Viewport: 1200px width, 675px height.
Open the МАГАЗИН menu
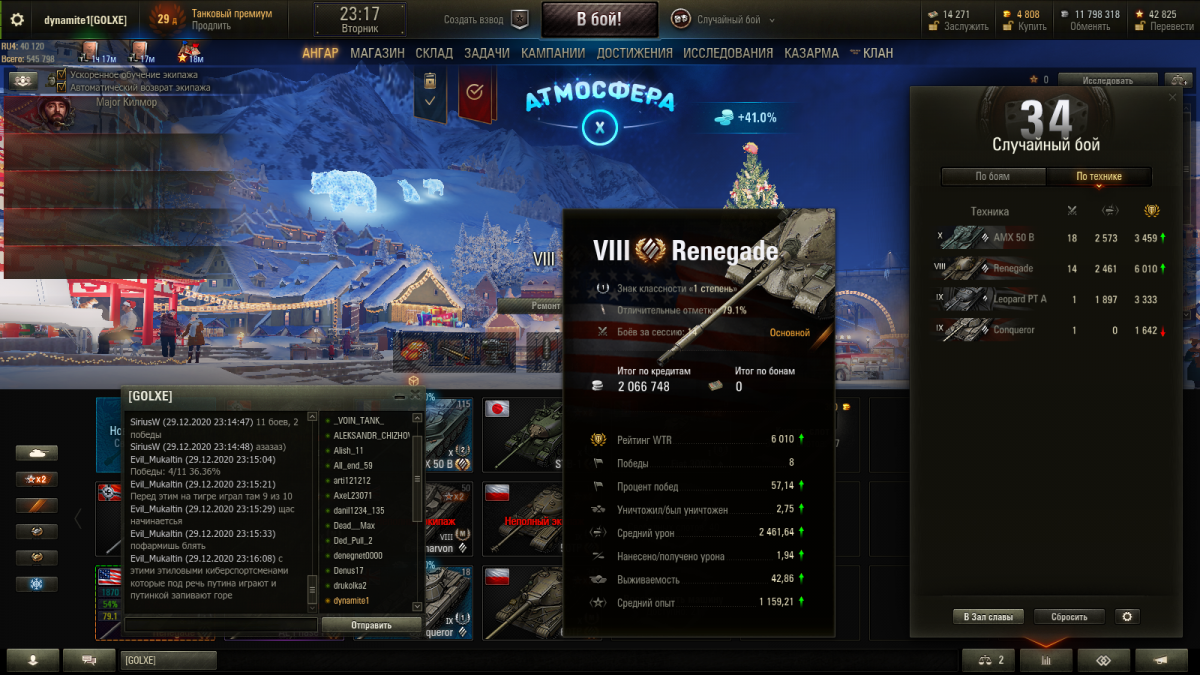(x=377, y=53)
